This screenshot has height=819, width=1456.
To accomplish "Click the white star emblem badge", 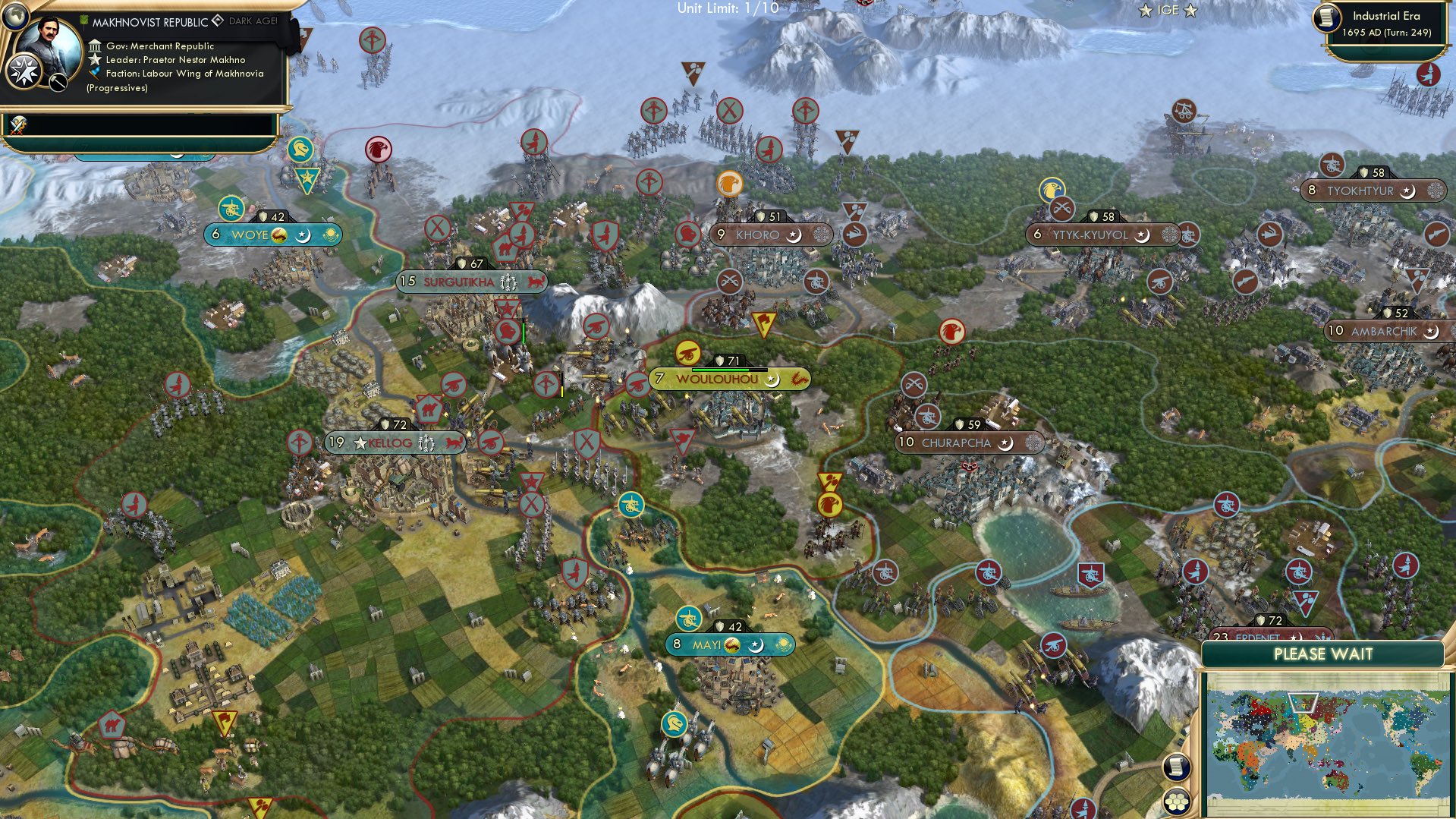I will 24,71.
